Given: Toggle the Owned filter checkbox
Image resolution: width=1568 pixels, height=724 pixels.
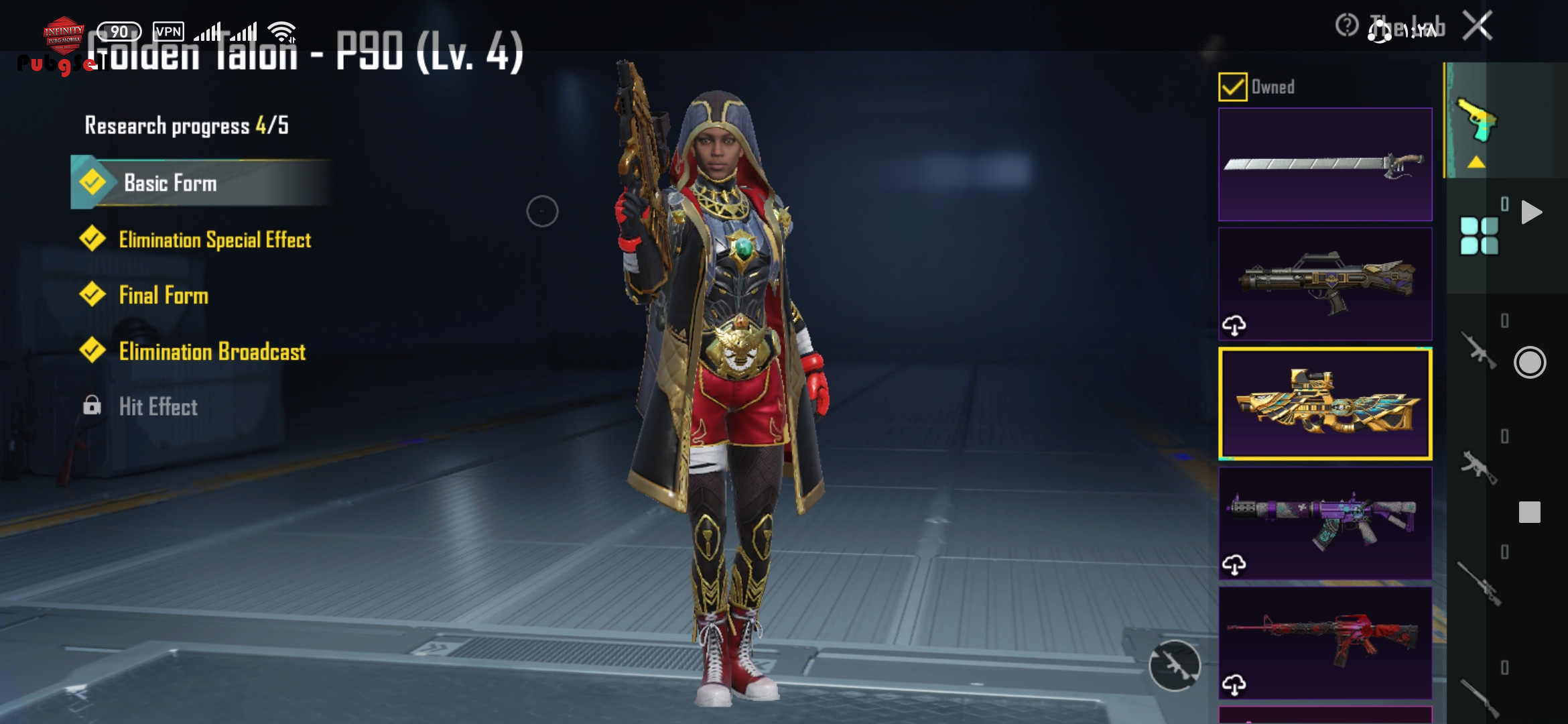Looking at the screenshot, I should (1233, 87).
